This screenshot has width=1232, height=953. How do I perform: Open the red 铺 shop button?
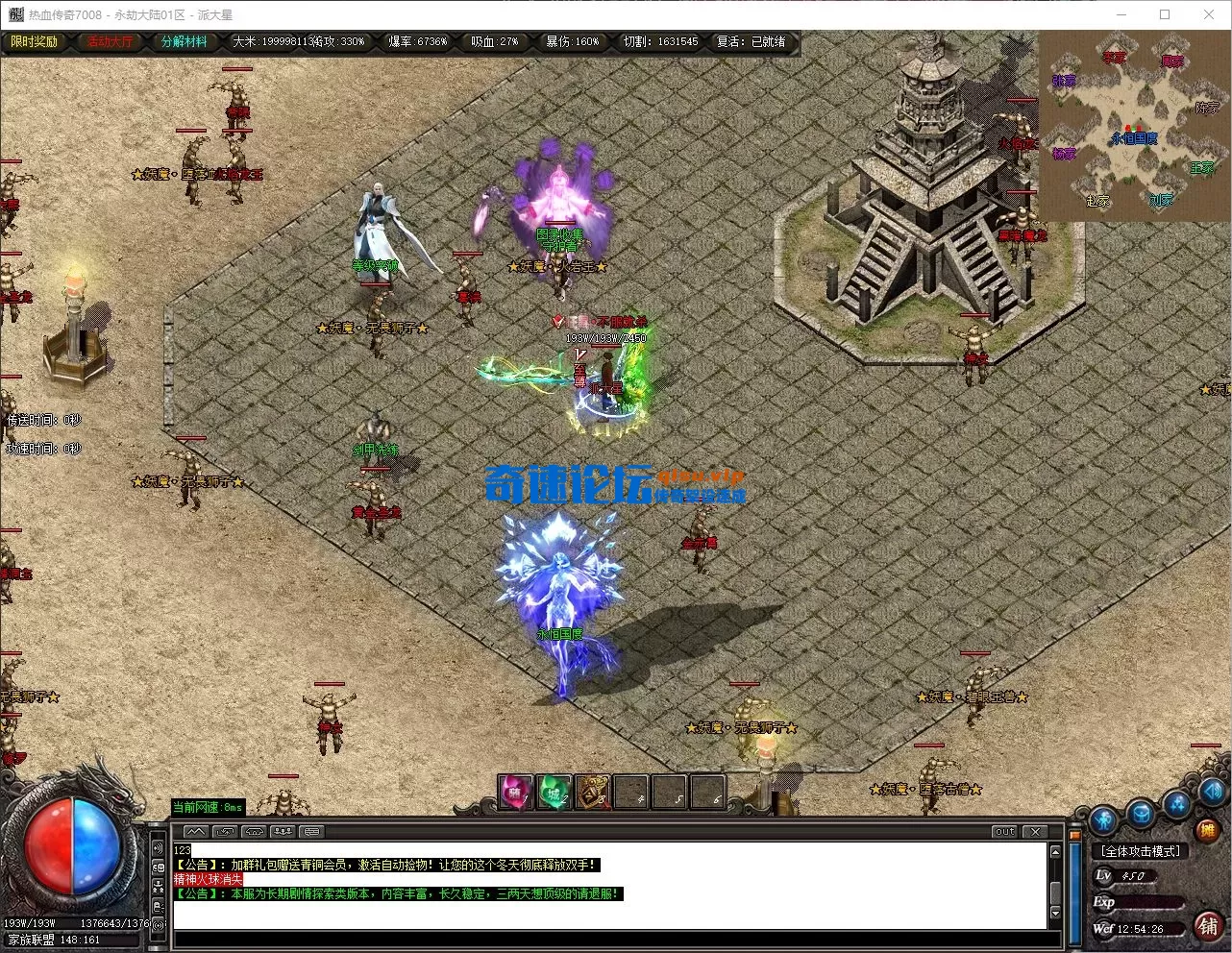tap(1207, 925)
